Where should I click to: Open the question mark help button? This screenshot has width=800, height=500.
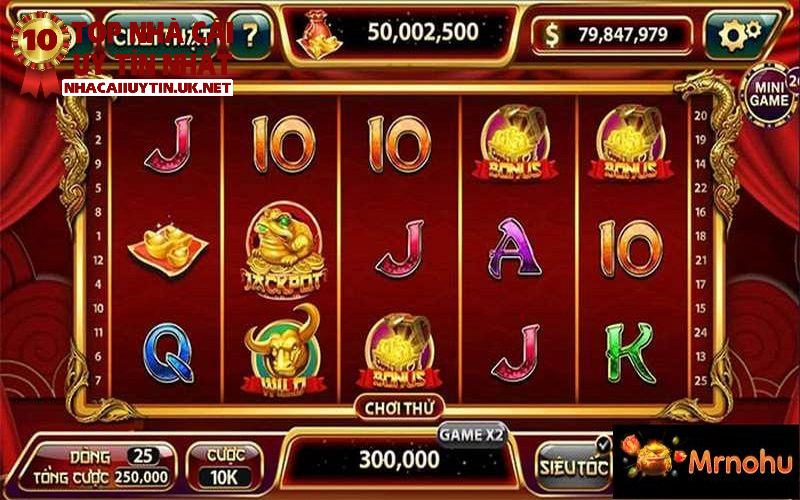[x=250, y=35]
